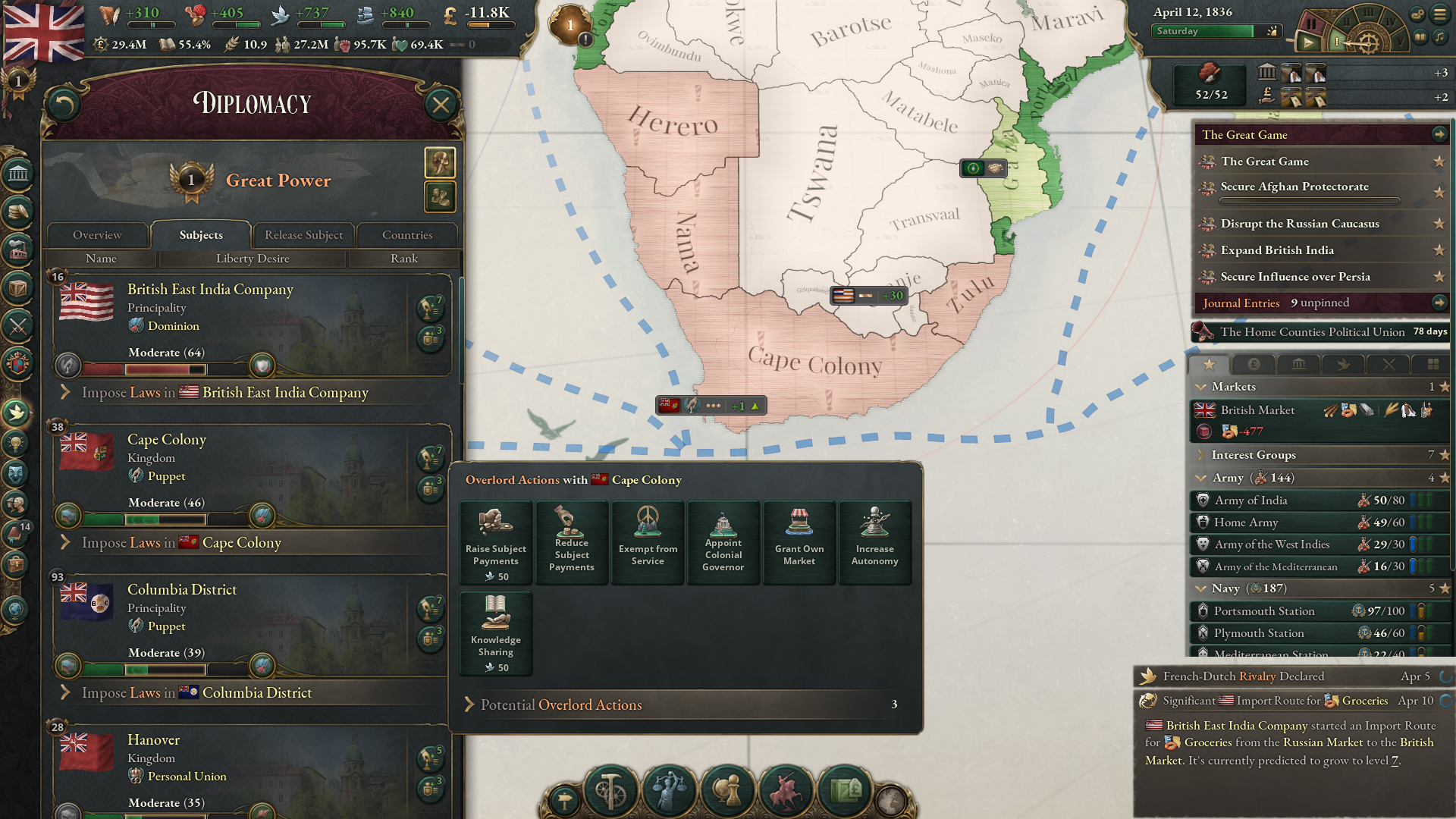The image size is (1456, 819).
Task: Select the production lens with the hammer icon
Action: coord(611,792)
